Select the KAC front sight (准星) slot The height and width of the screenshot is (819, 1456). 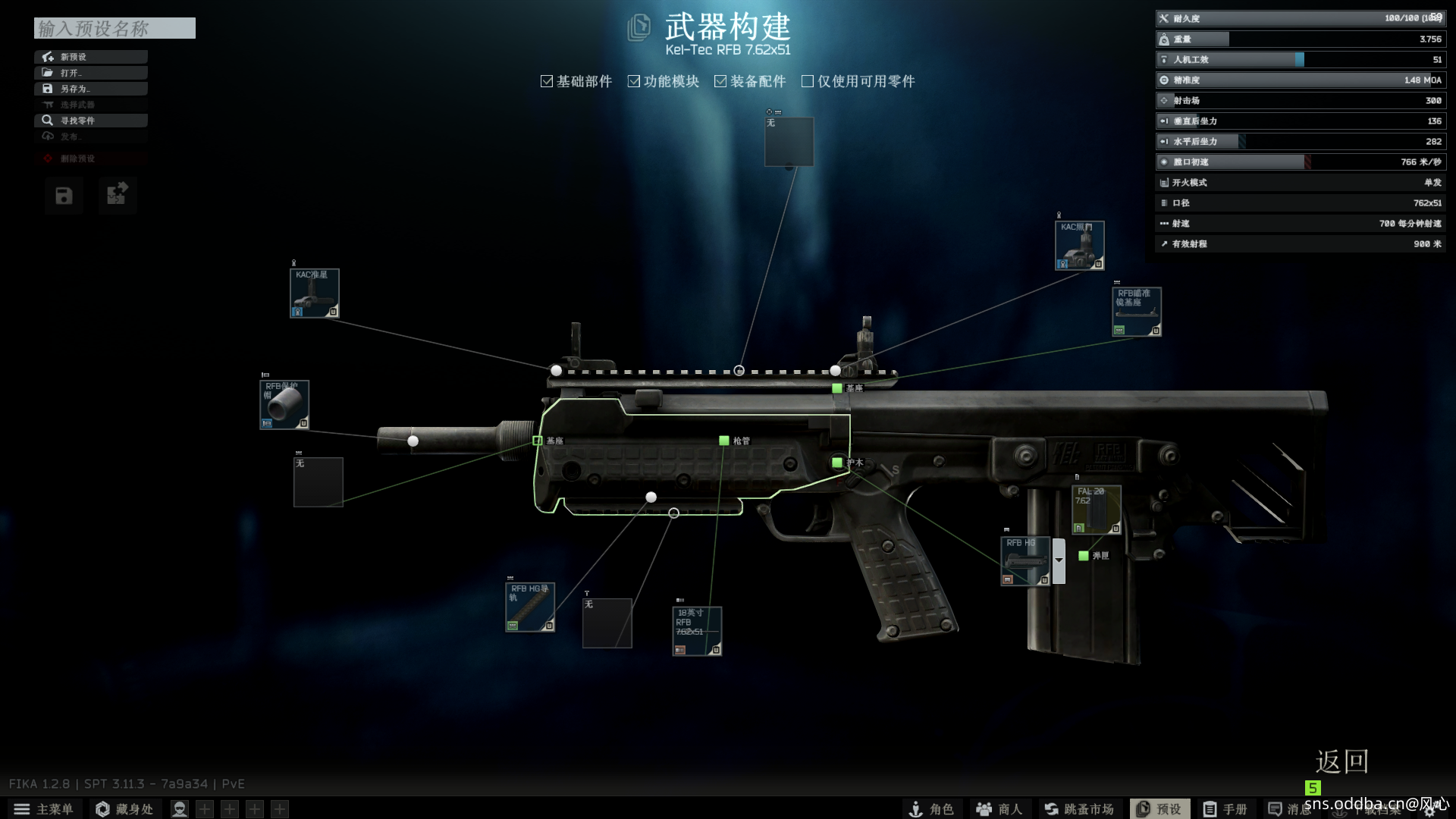click(314, 293)
